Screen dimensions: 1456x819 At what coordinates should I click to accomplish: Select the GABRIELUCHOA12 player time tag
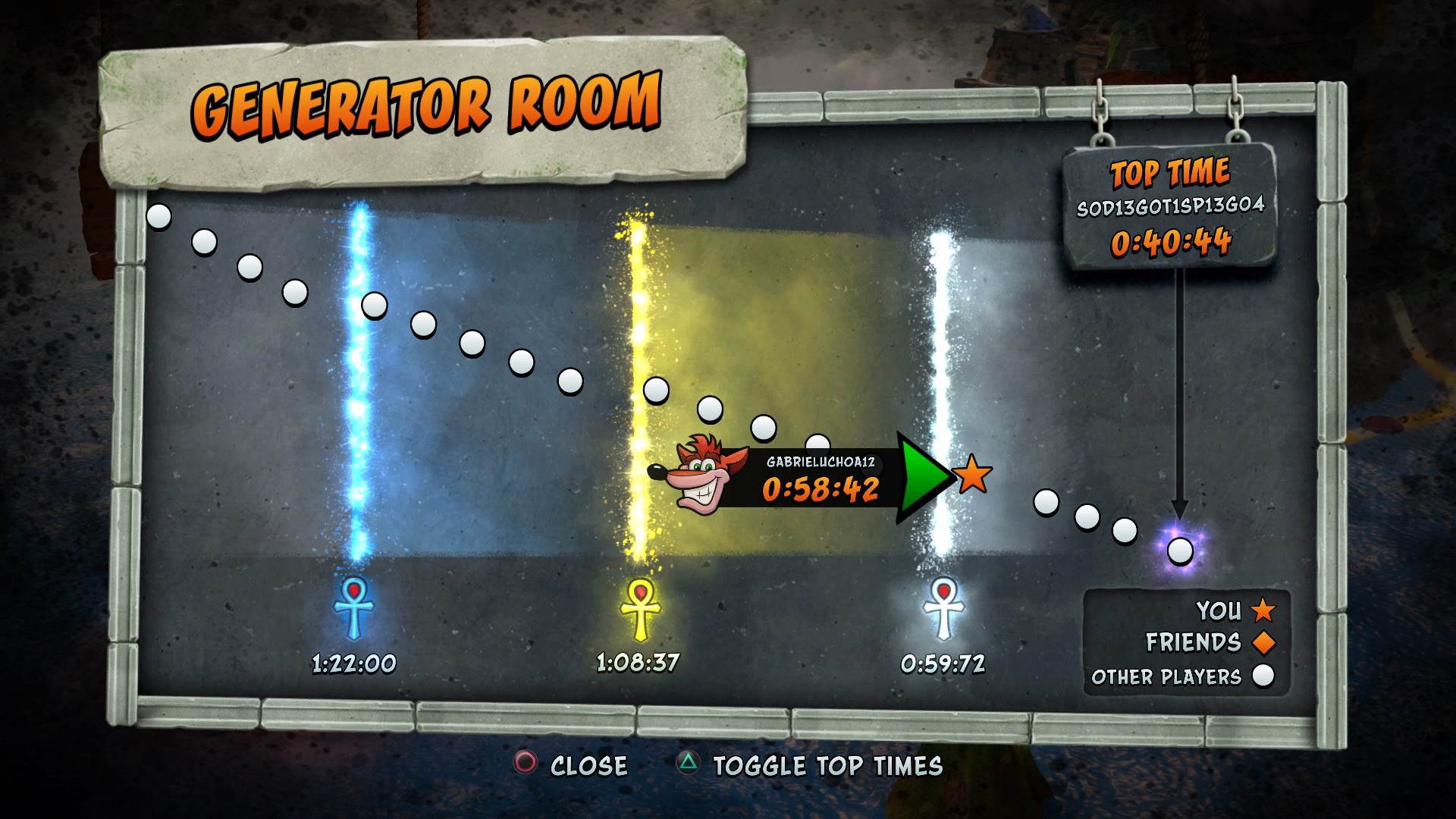[819, 479]
